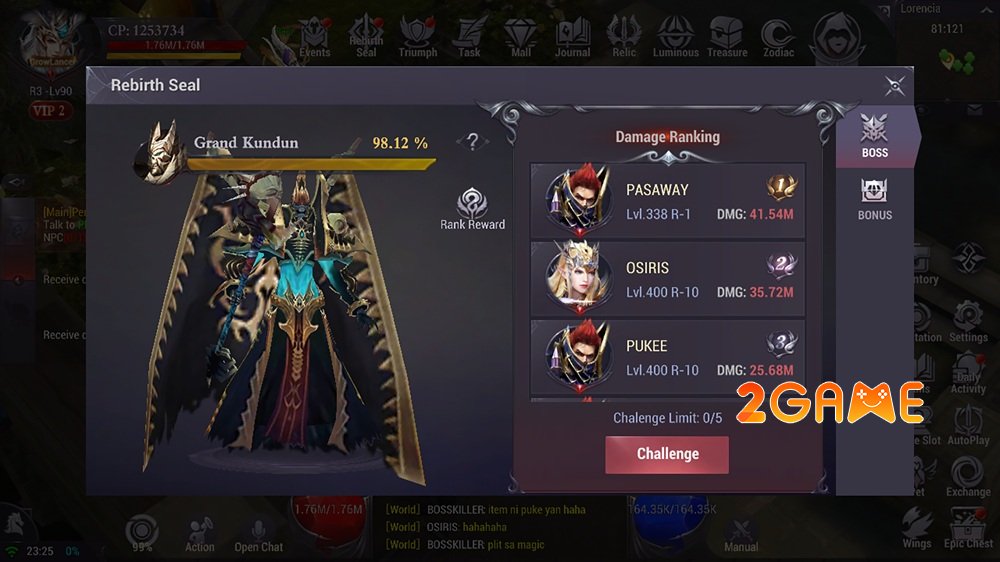This screenshot has height=562, width=1000.
Task: Close the Rebirth Seal window
Action: [895, 85]
